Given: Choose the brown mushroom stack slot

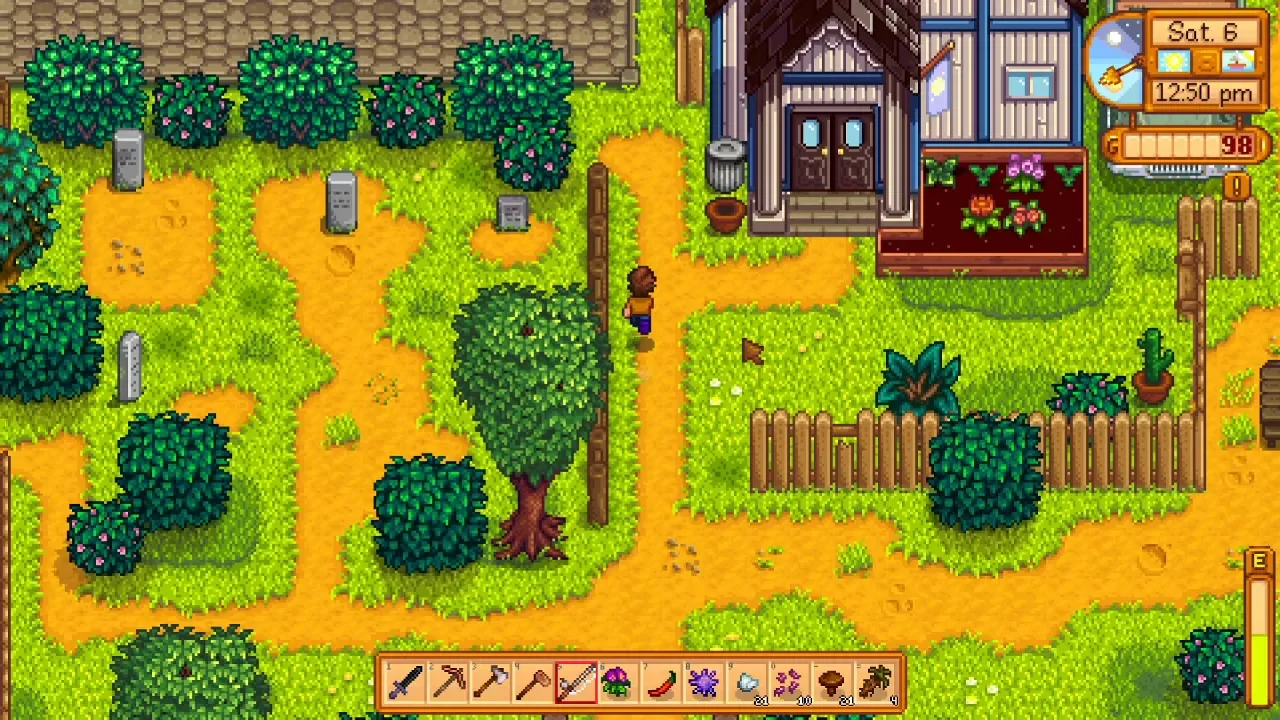Looking at the screenshot, I should click(832, 684).
